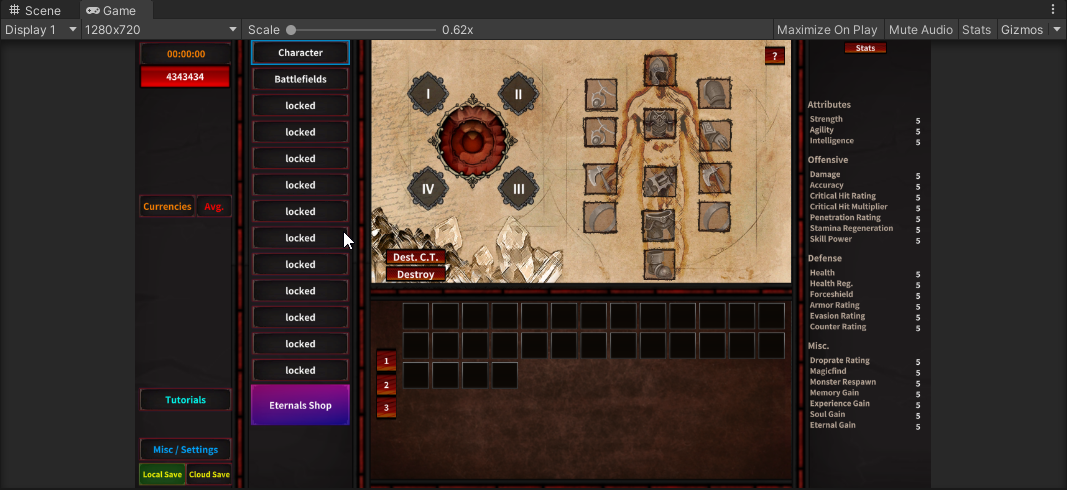Switch to inventory page 3

pos(386,408)
